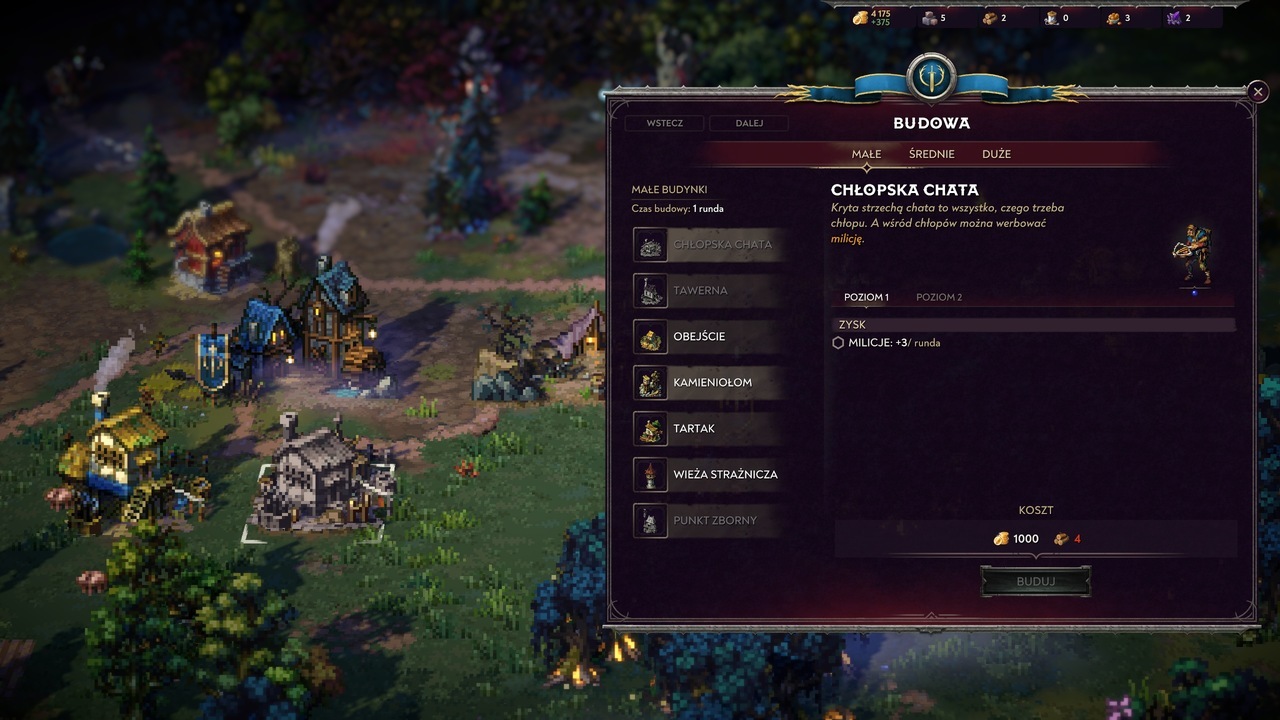The image size is (1280, 720).
Task: Click the militia unit portrait
Action: (1192, 256)
